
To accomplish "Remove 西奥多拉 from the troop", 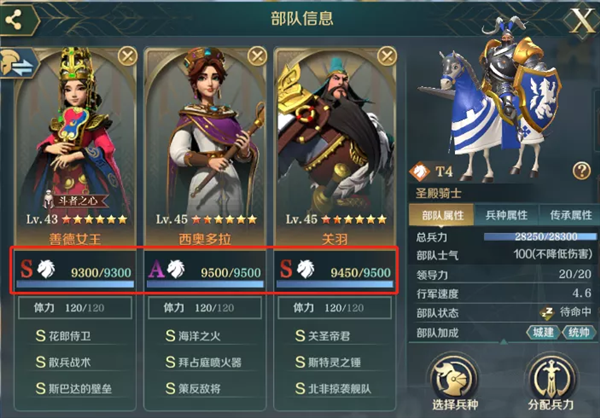I will pyautogui.click(x=257, y=56).
